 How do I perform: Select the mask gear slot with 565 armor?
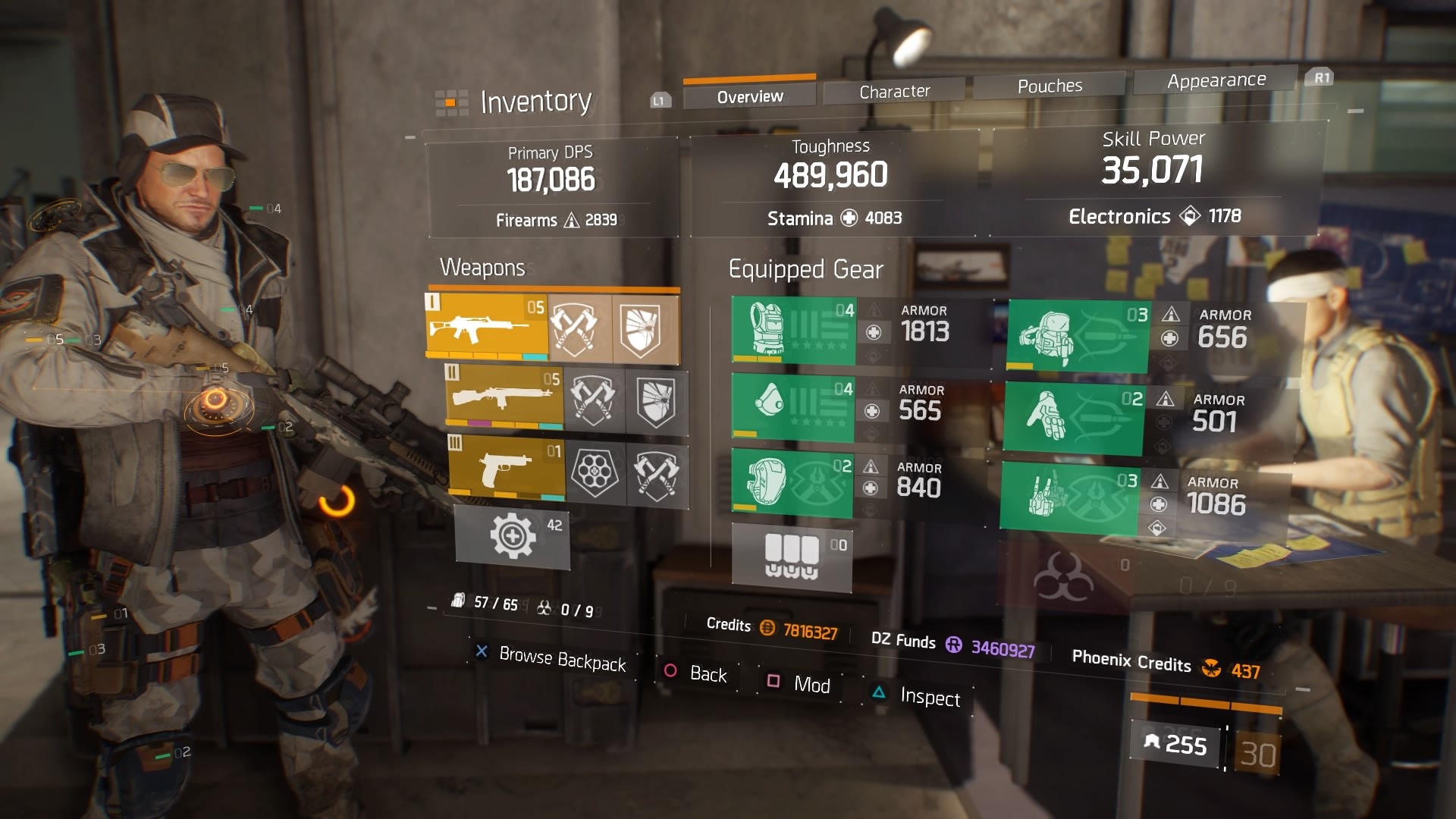tap(792, 407)
